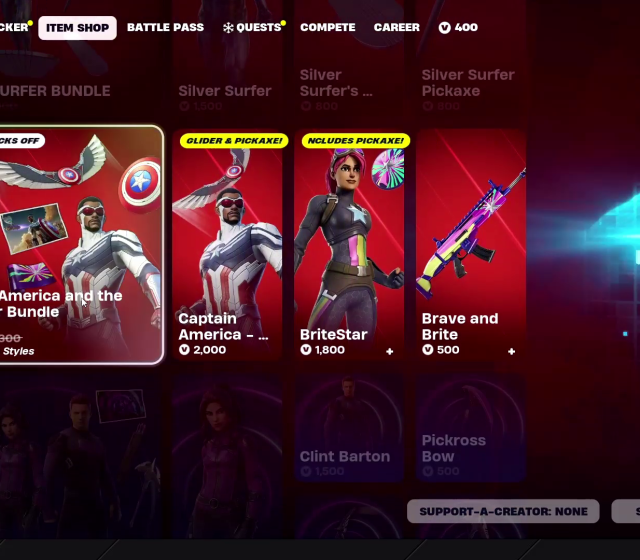Click the Support-A-Creator button
This screenshot has width=640, height=560.
(x=503, y=511)
